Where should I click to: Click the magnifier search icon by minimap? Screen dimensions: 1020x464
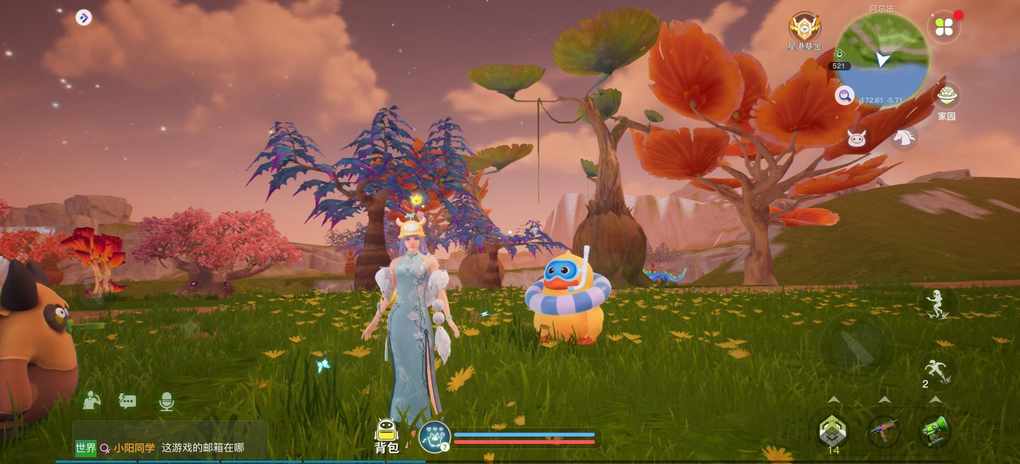point(845,95)
